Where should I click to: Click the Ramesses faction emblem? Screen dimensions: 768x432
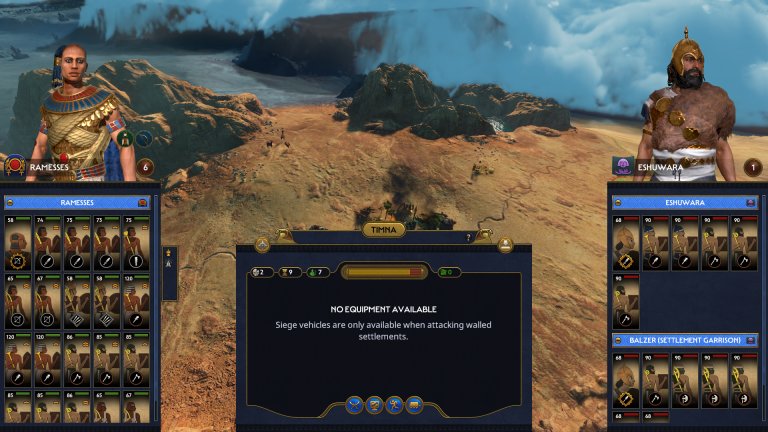[x=14, y=166]
